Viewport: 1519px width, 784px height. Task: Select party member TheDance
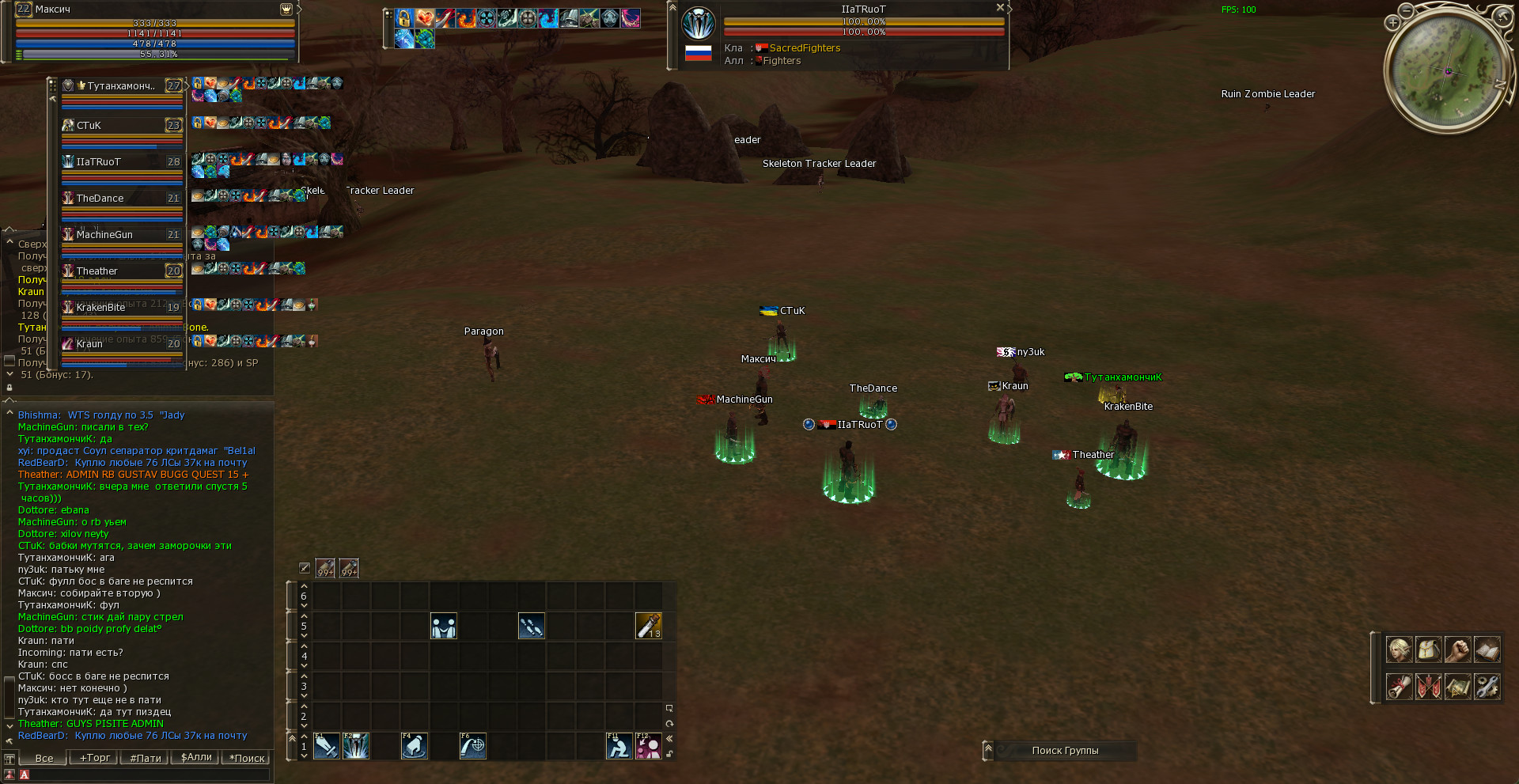coord(122,199)
